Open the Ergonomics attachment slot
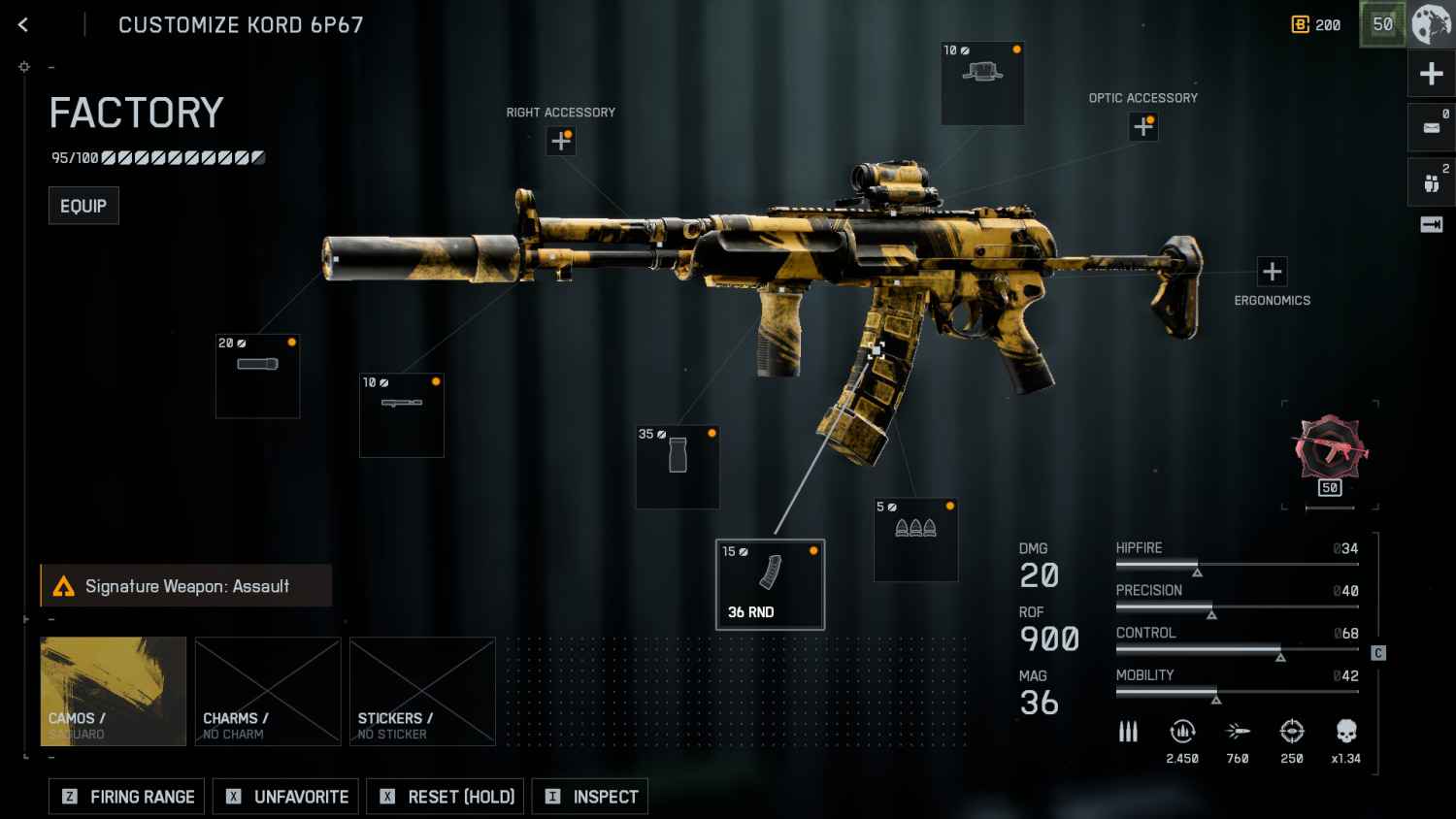Screen dimensions: 1456x819 1272,272
